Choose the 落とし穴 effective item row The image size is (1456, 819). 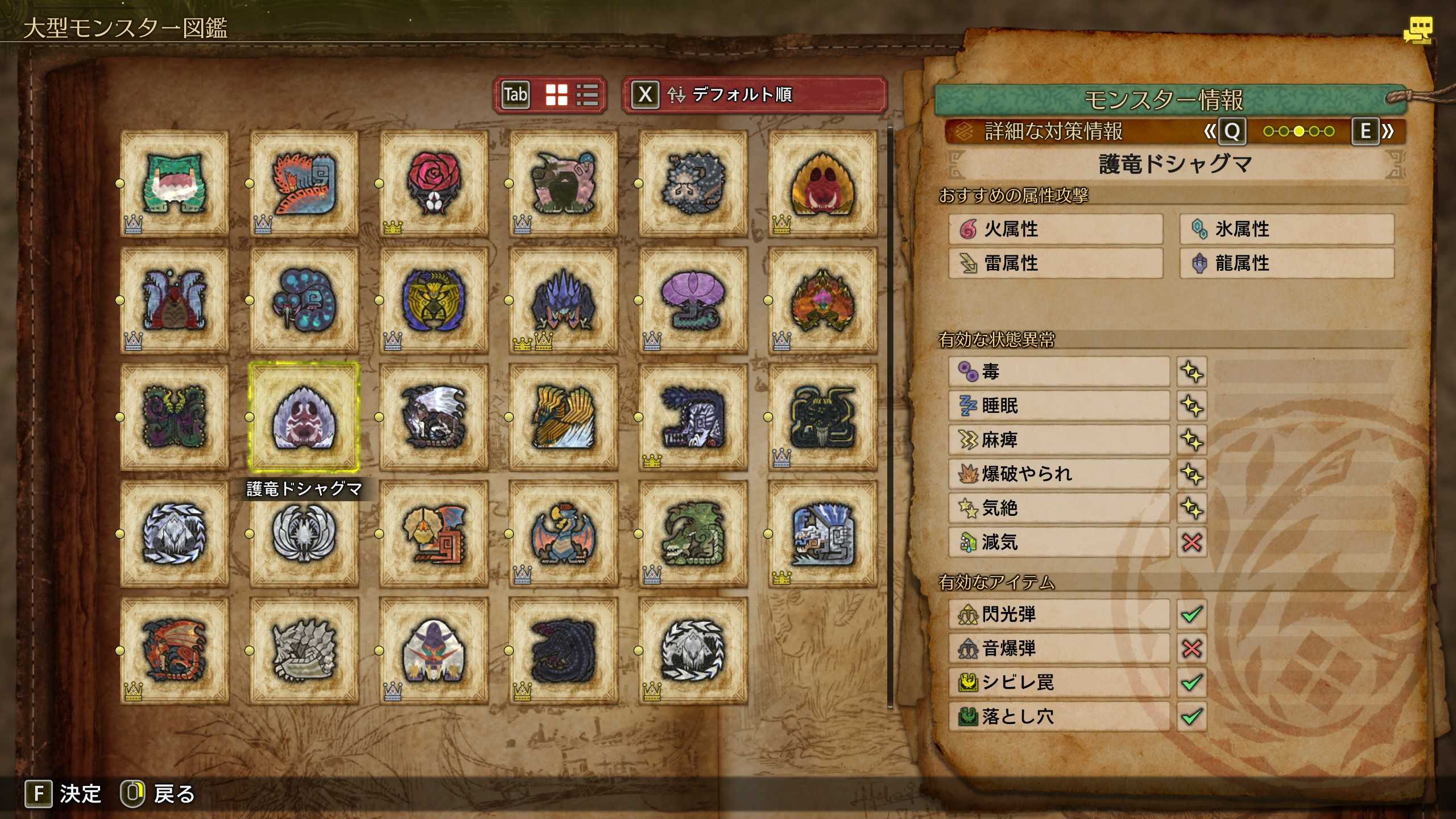coord(1059,717)
